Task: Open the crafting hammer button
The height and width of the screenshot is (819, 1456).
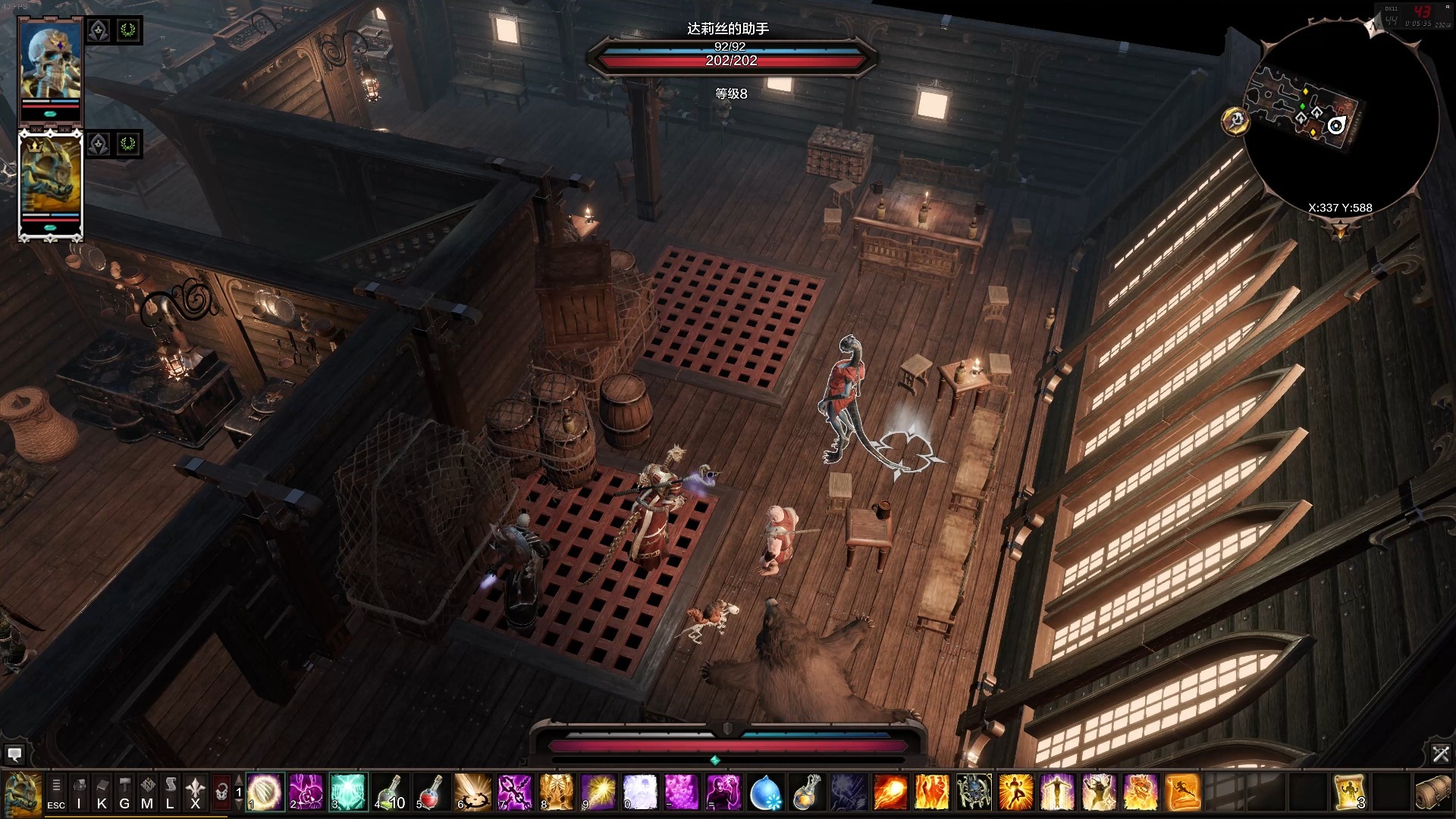Action: (x=124, y=792)
